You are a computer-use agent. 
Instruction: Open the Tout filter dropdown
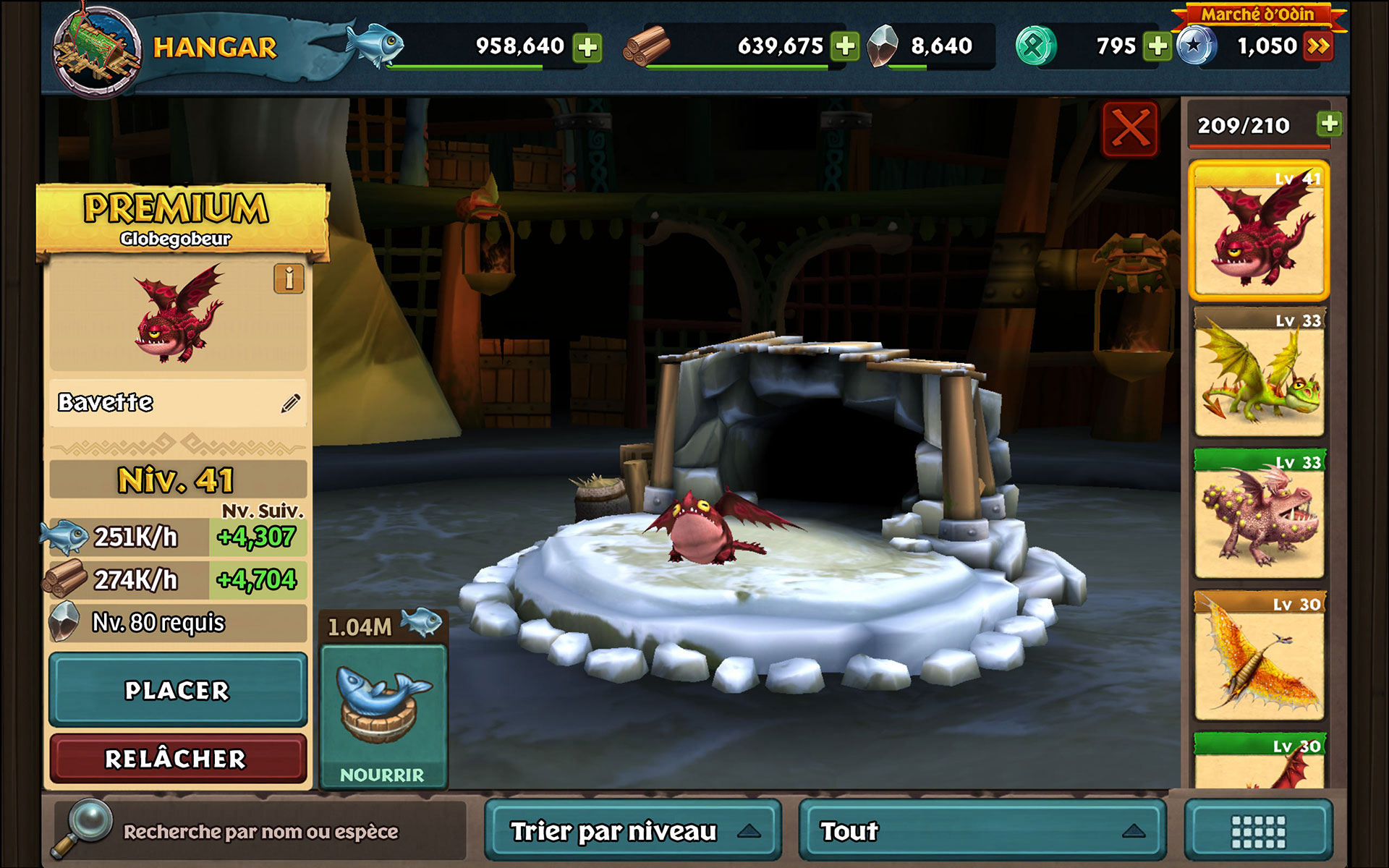[x=982, y=831]
